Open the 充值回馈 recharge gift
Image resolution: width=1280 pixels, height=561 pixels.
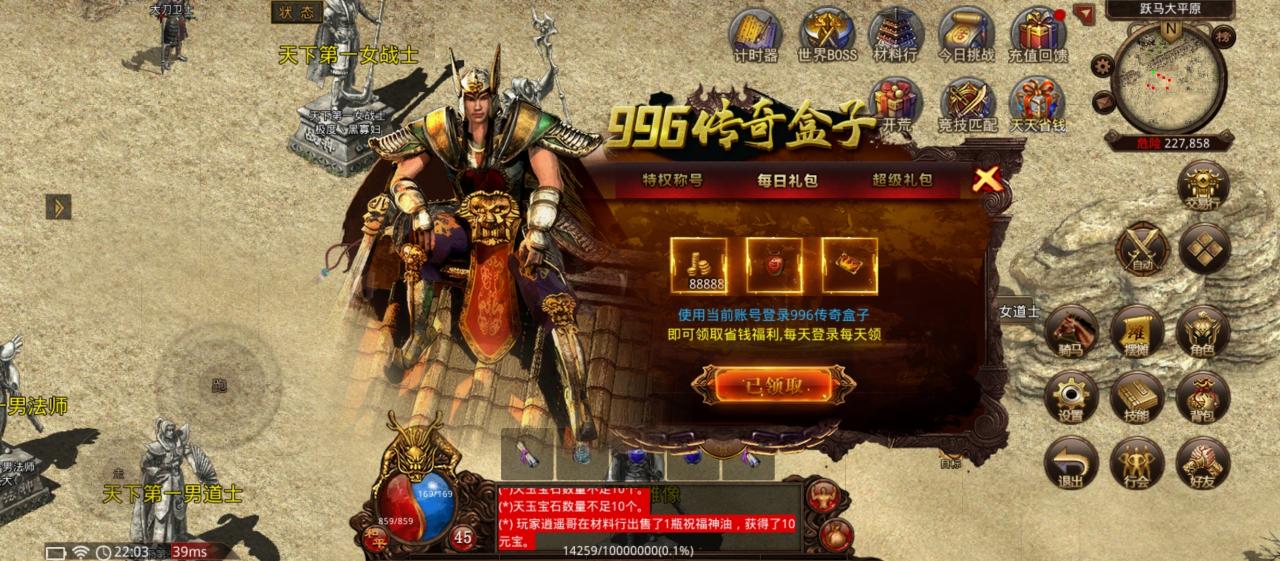[1037, 35]
